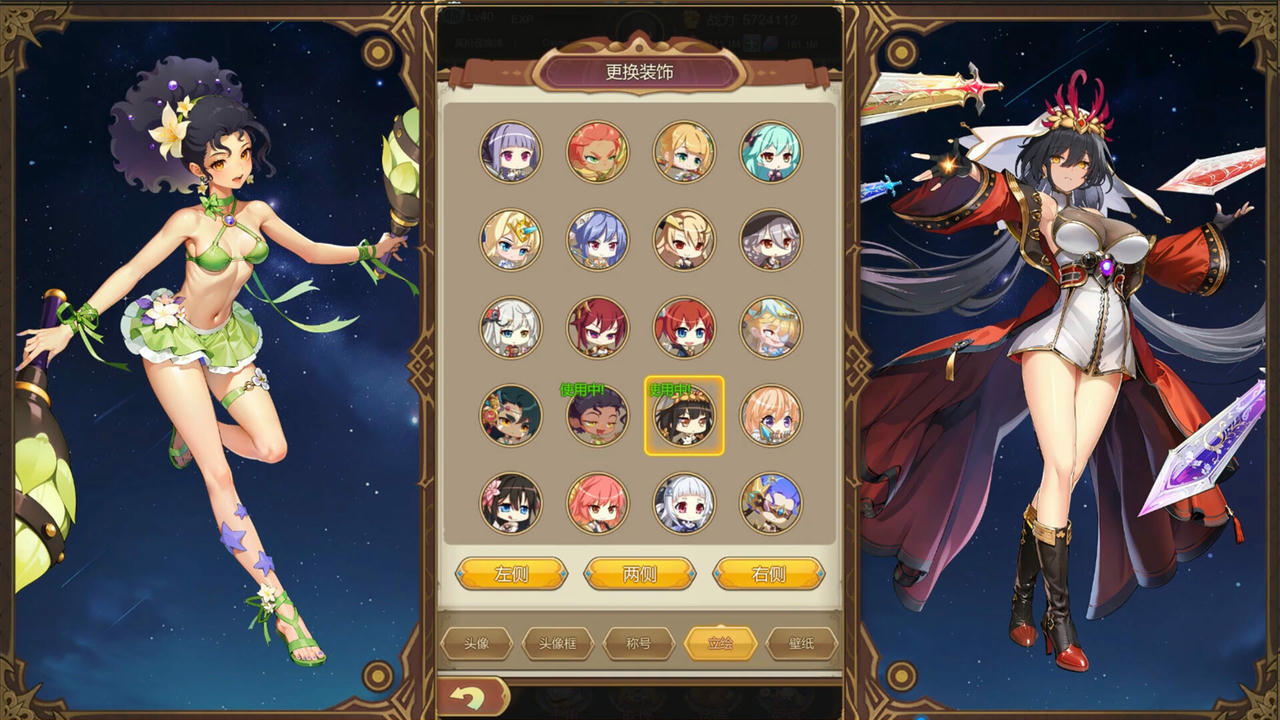Choose the pink-haired character portrait in the bottom row
Screen dimensions: 1280x720
(x=598, y=504)
